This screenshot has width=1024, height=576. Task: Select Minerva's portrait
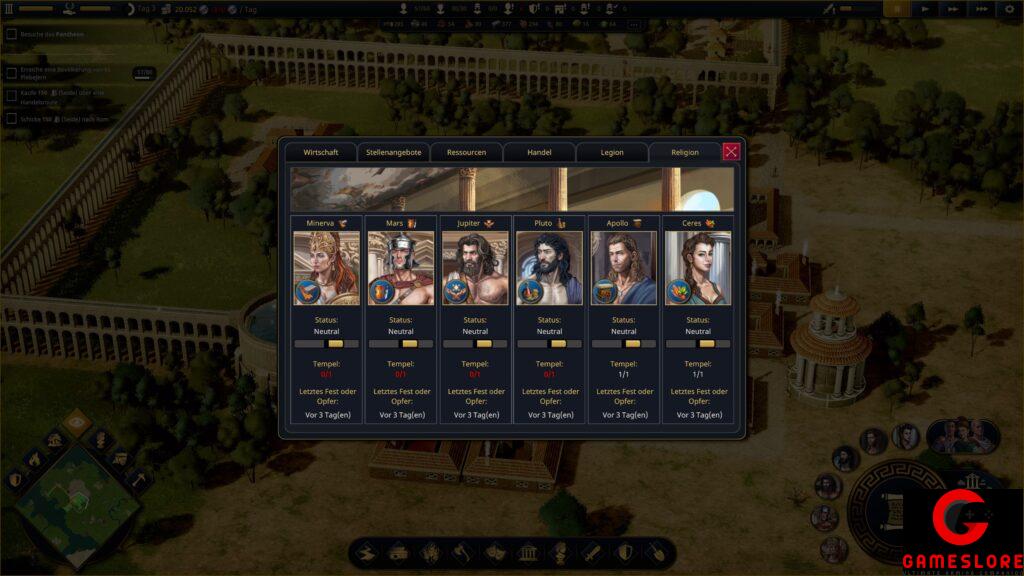[x=326, y=268]
